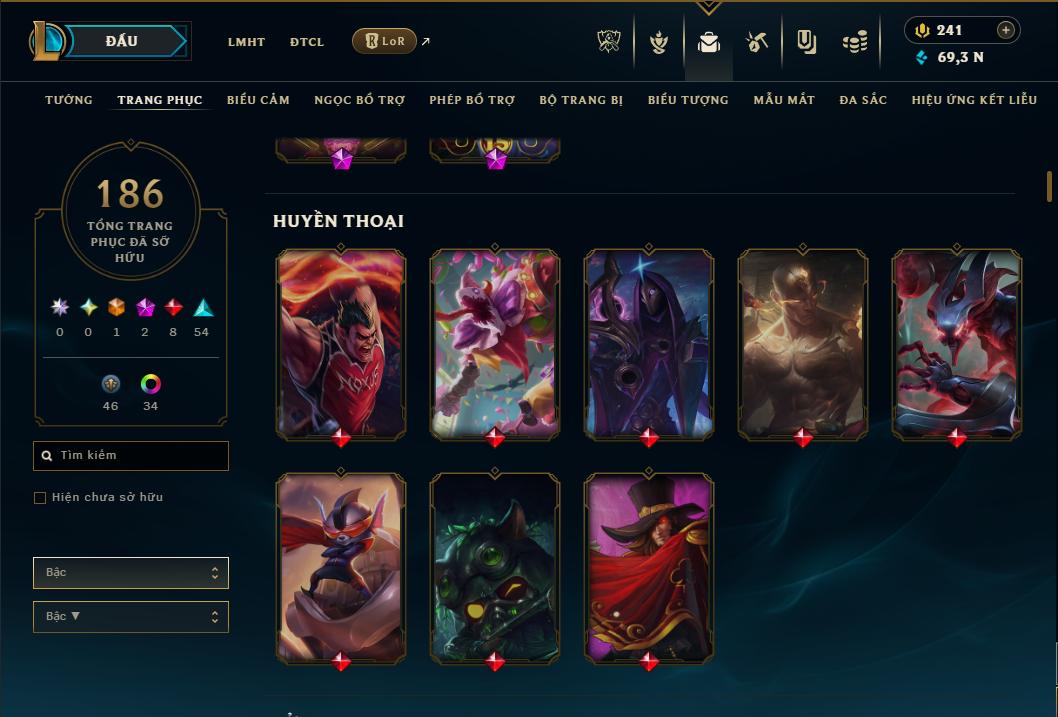Click the plus button to buy RP
1058x717 pixels.
1006,30
